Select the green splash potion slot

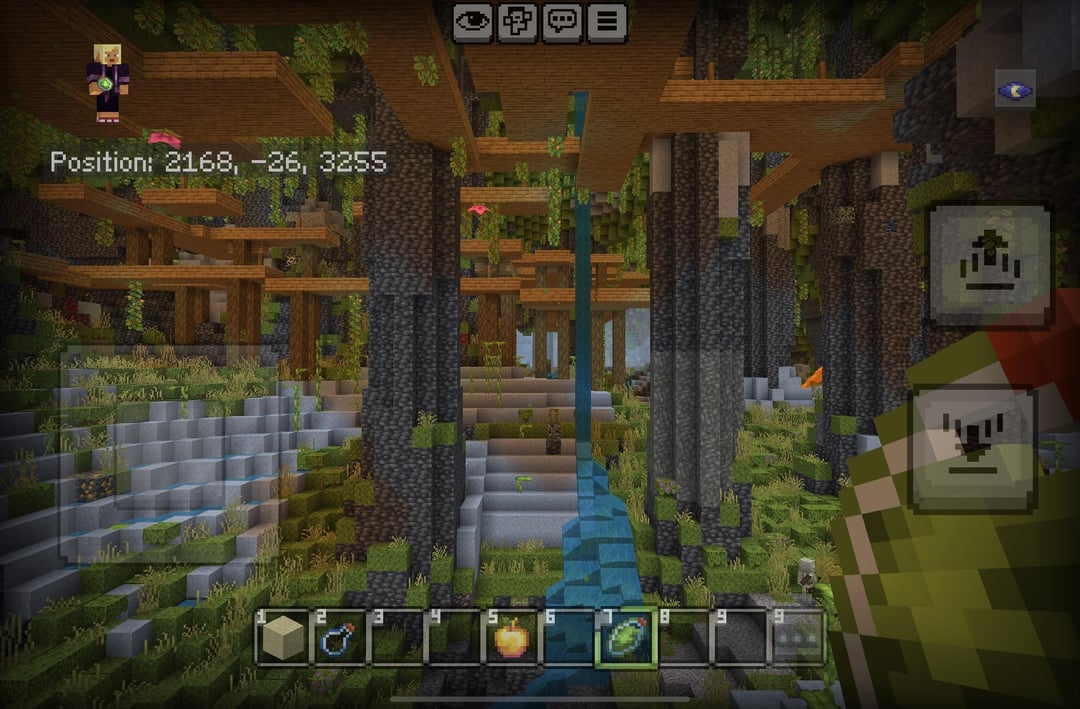point(625,637)
